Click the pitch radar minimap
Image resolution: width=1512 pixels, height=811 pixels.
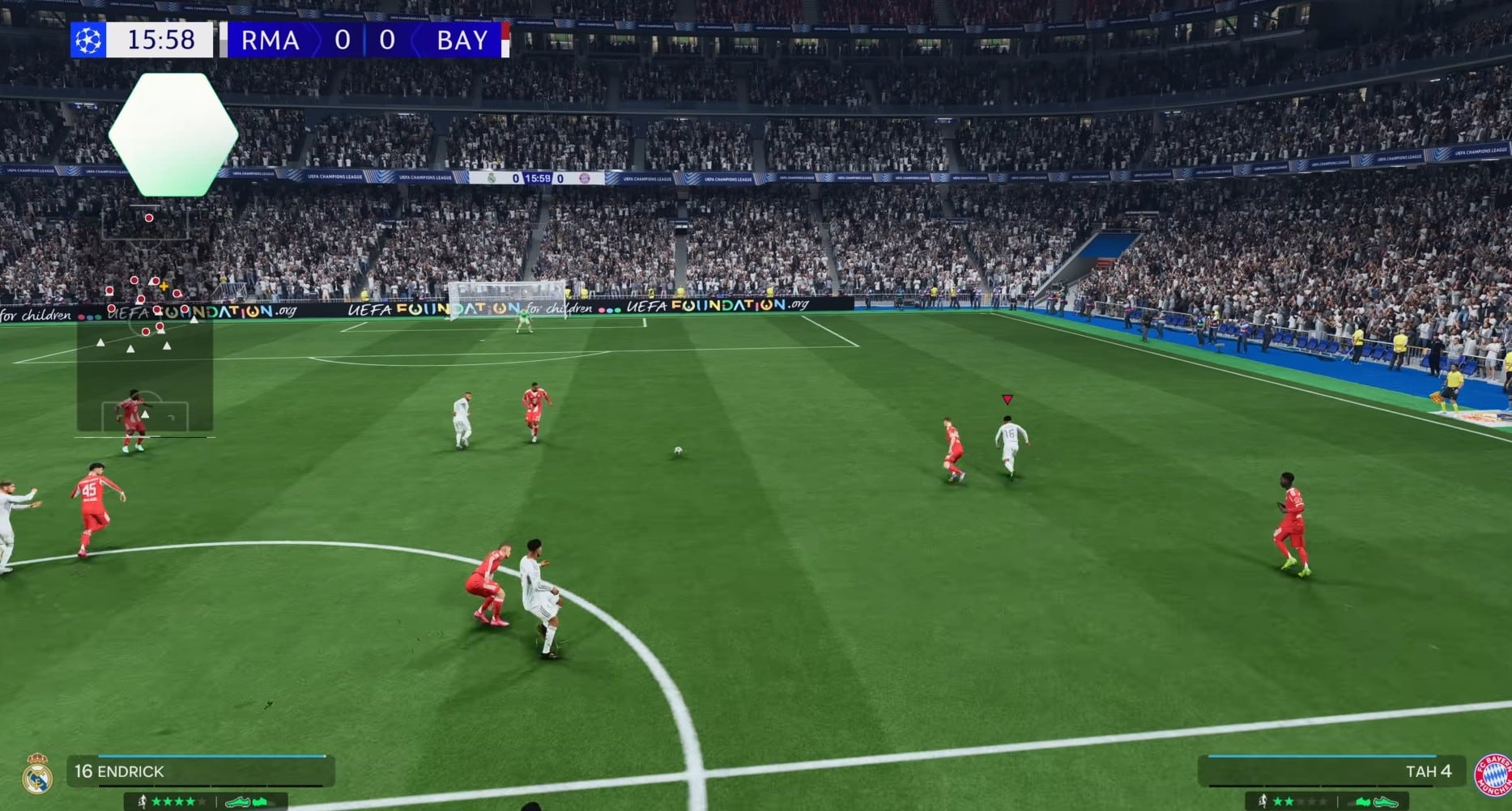click(x=145, y=324)
